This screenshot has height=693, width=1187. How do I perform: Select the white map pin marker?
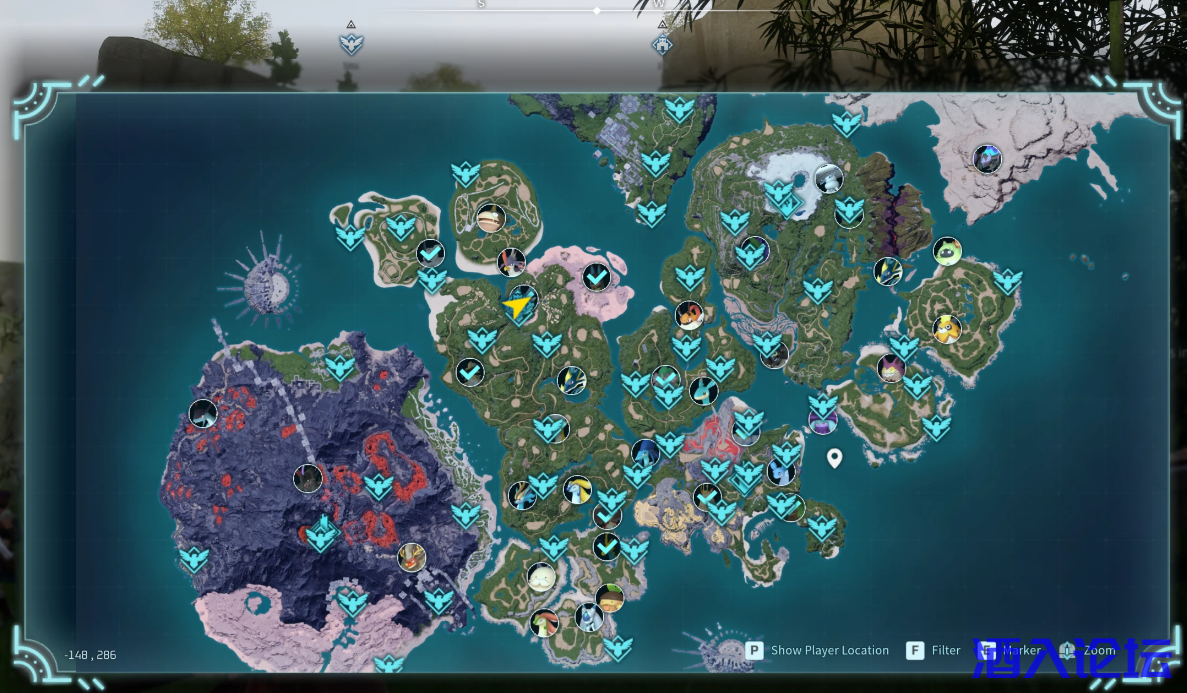(834, 458)
